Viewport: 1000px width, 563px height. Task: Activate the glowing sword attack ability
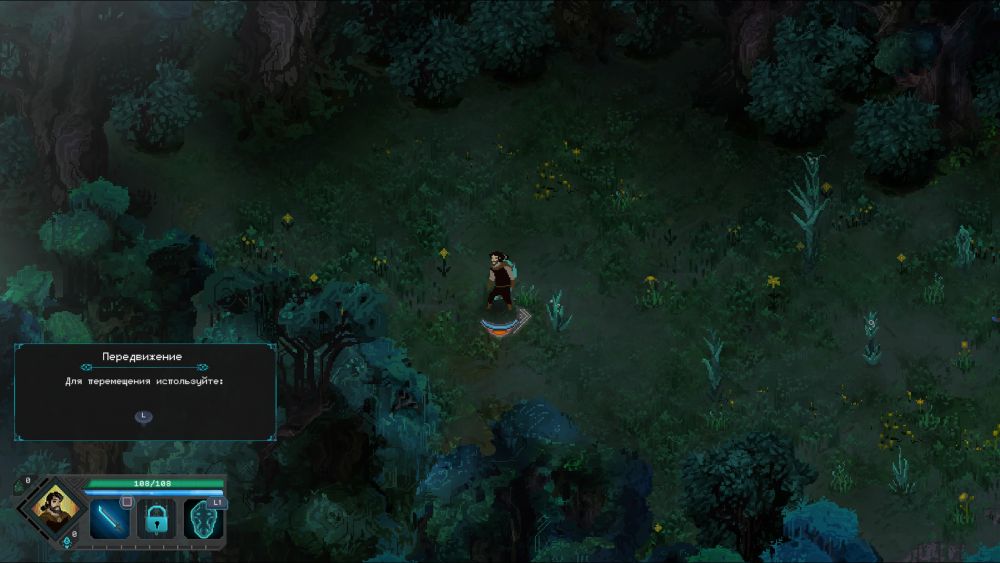pos(110,518)
